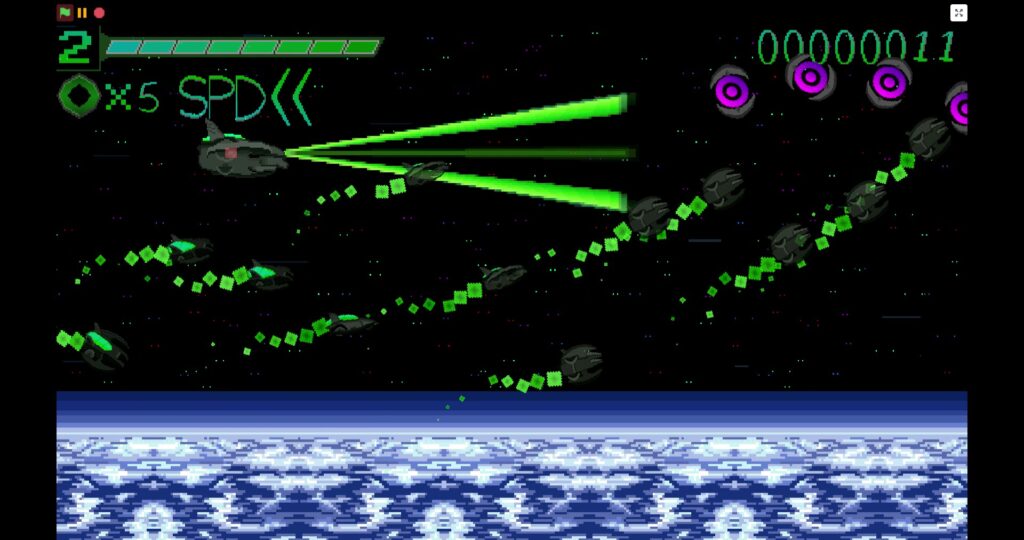Viewport: 1024px width, 540px height.
Task: Toggle fullscreen with the white arrows button
Action: (958, 13)
